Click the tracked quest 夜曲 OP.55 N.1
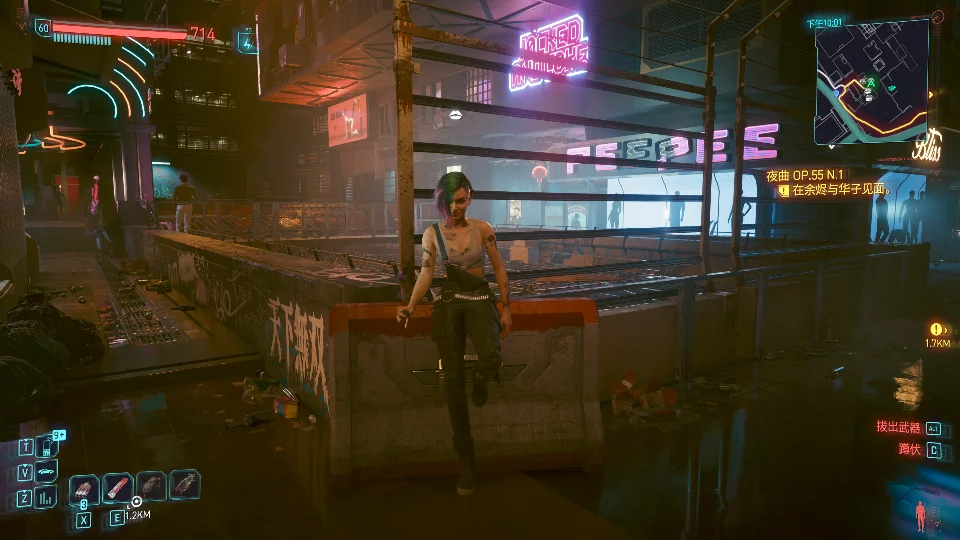 805,173
